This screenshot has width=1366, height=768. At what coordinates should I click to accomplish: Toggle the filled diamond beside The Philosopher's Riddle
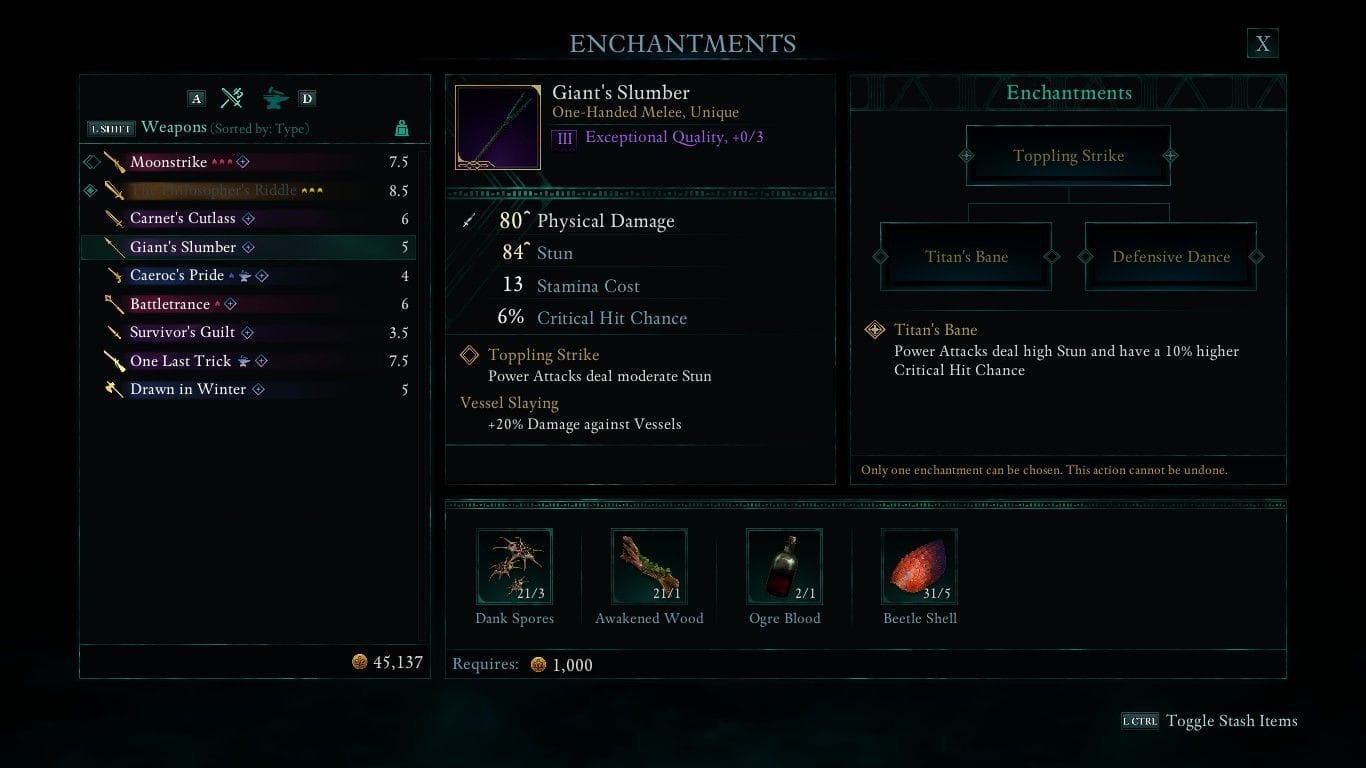(89, 190)
